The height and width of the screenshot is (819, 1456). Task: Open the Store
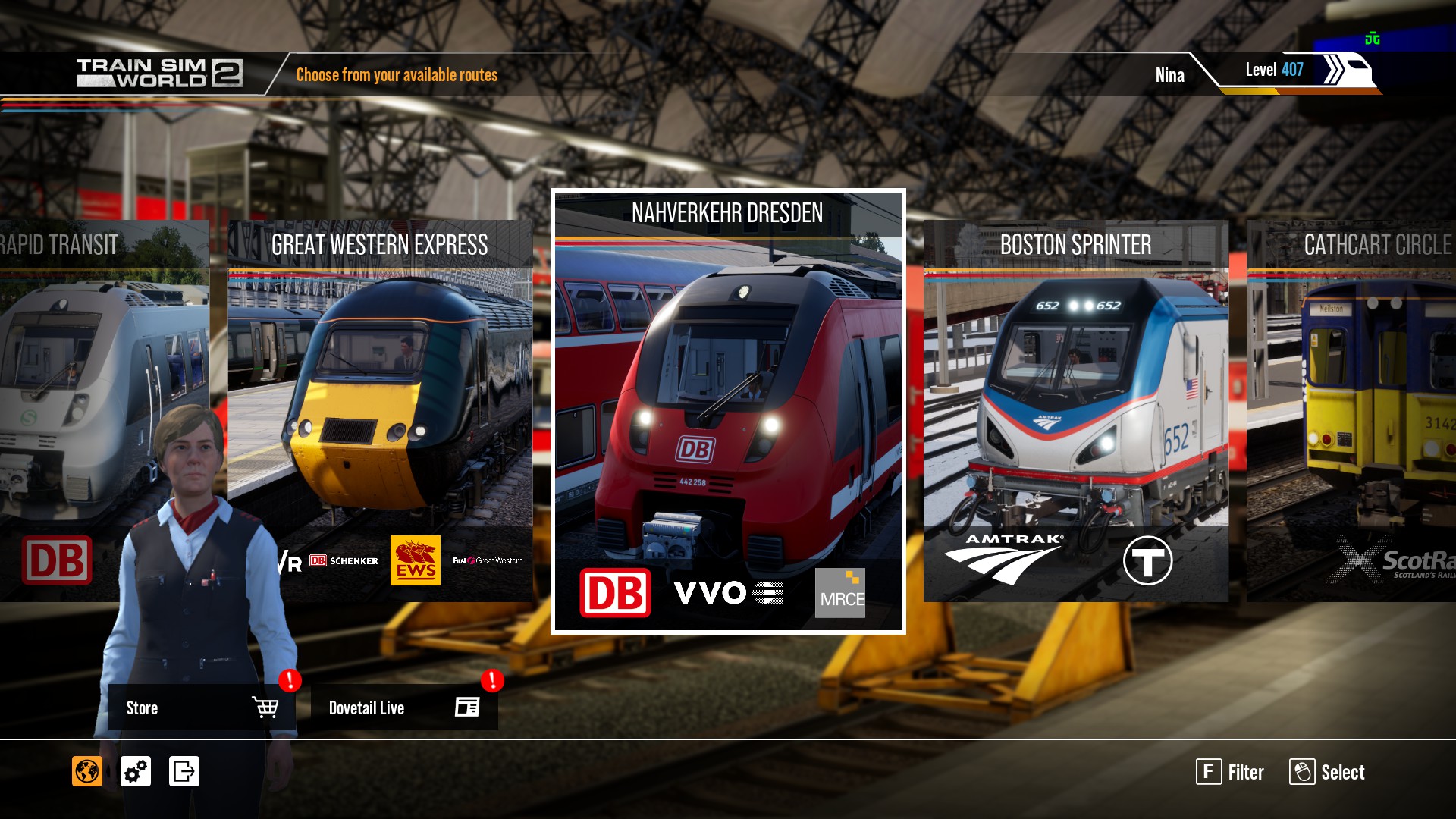201,708
